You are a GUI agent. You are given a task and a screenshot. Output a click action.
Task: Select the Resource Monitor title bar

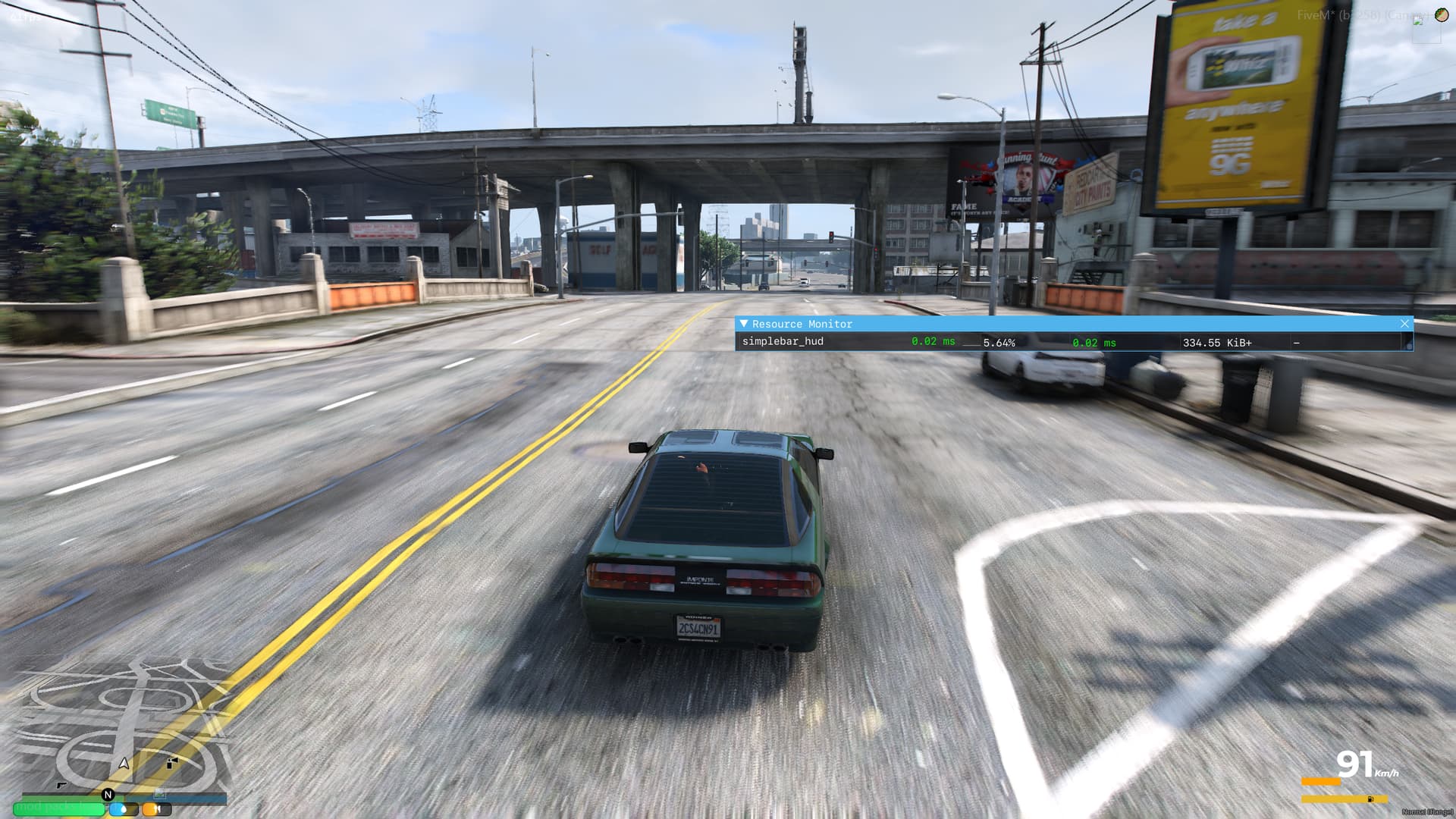tap(800, 324)
